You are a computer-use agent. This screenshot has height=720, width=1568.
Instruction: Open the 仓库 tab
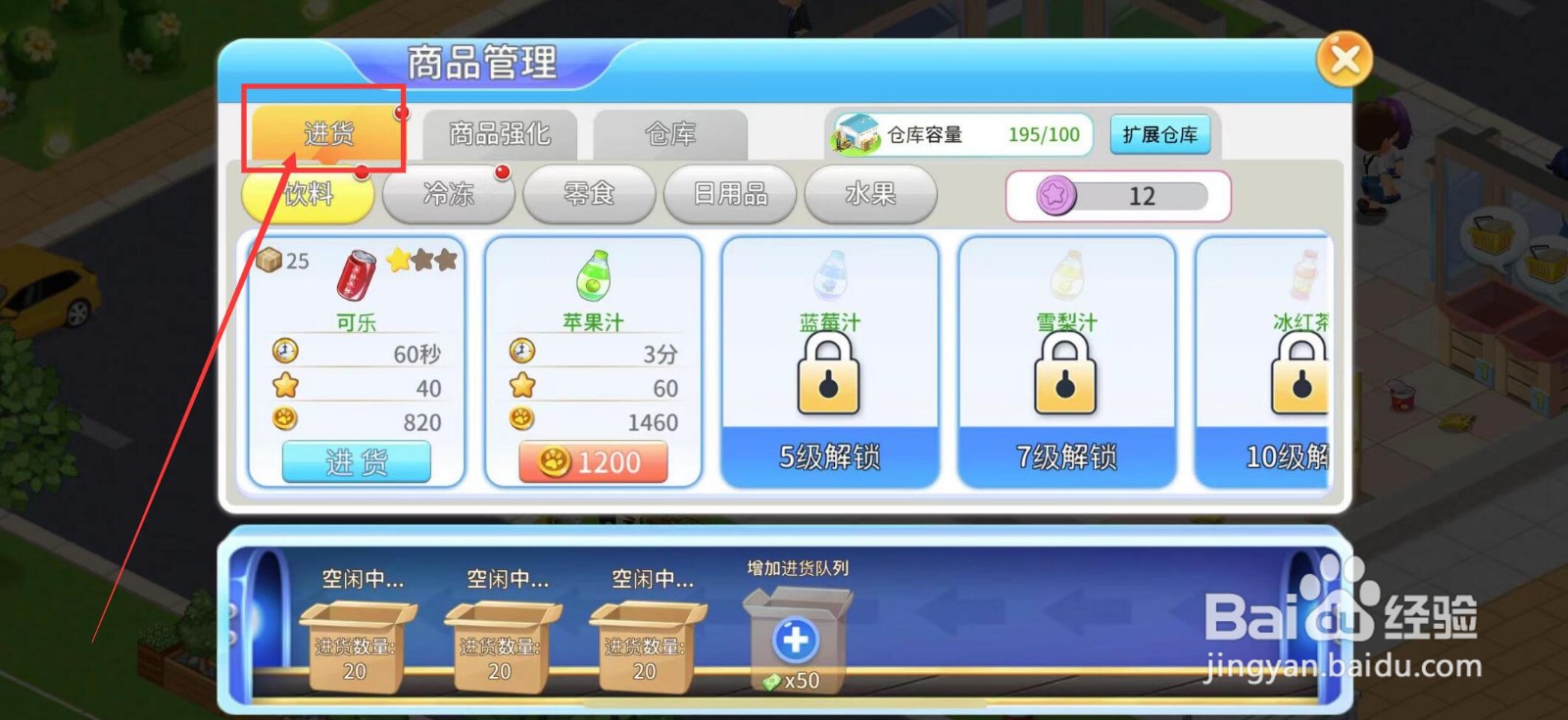coord(672,134)
